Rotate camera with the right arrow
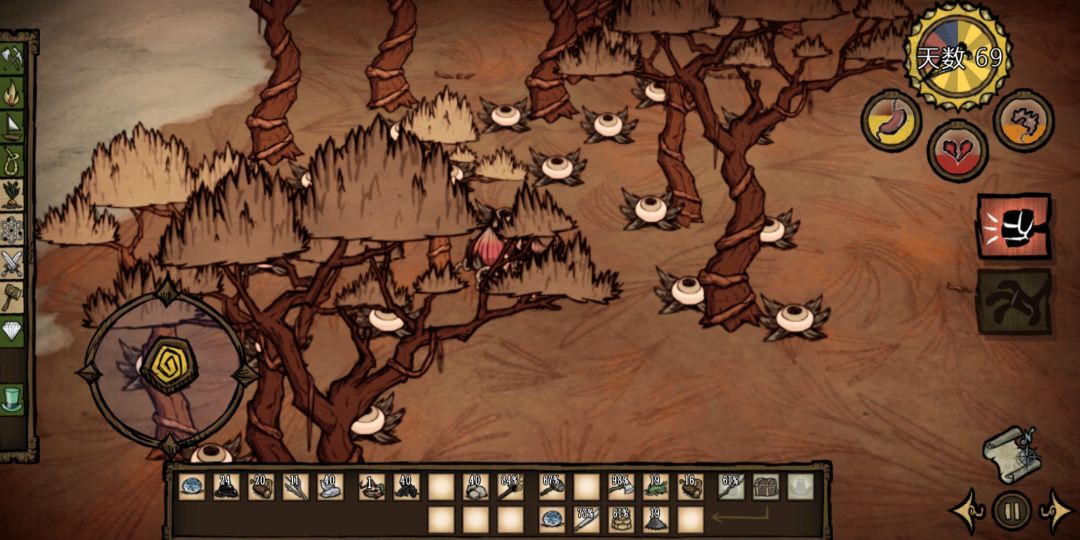 click(x=1056, y=510)
